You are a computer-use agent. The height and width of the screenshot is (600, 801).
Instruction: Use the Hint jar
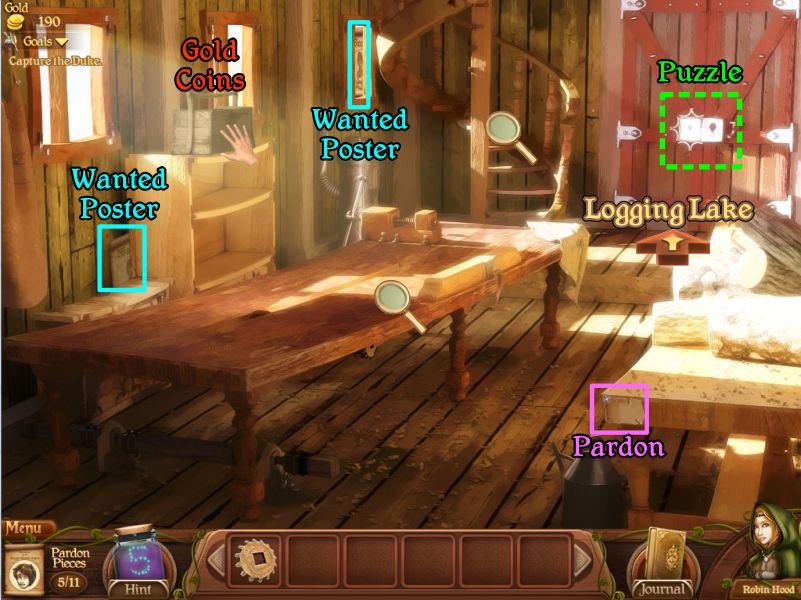click(137, 562)
